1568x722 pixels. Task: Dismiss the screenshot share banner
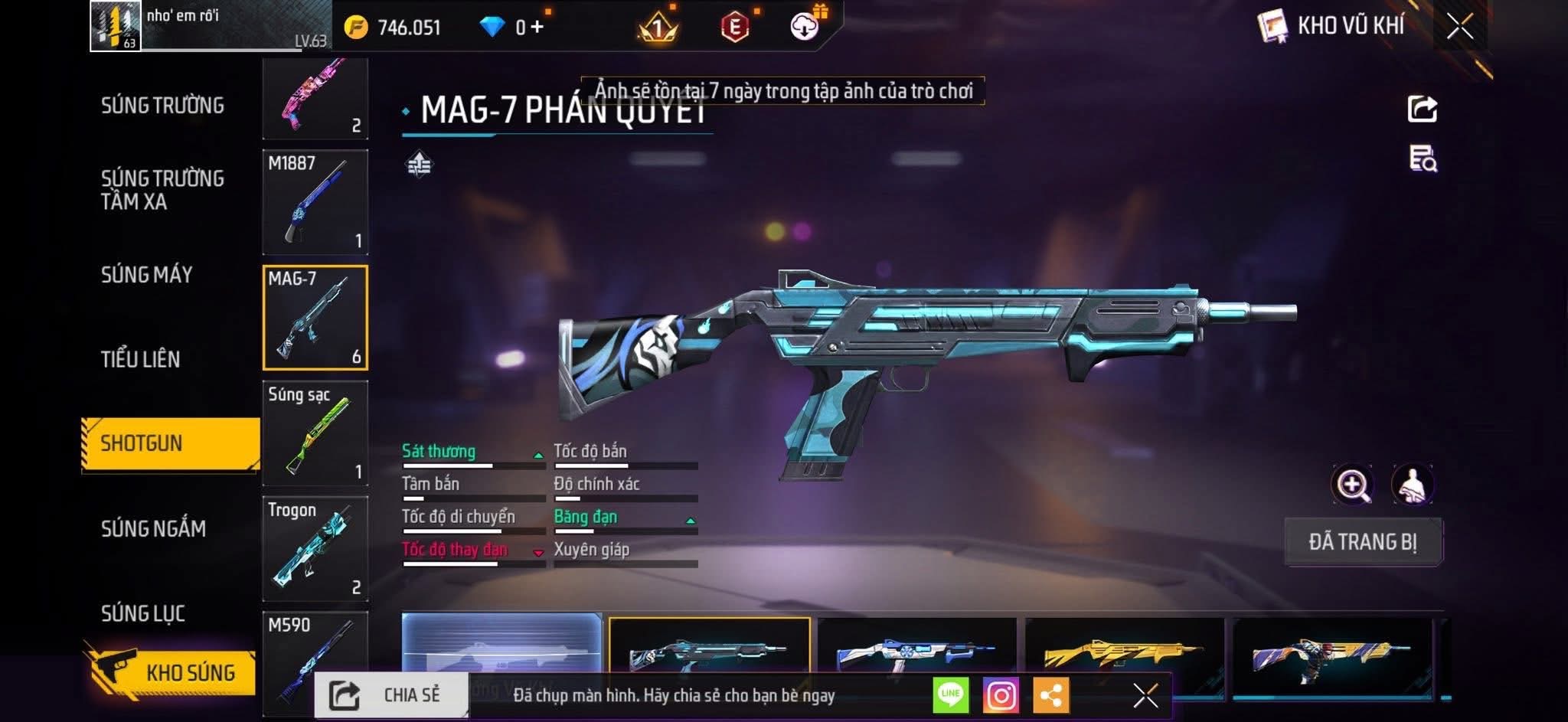pos(1145,696)
